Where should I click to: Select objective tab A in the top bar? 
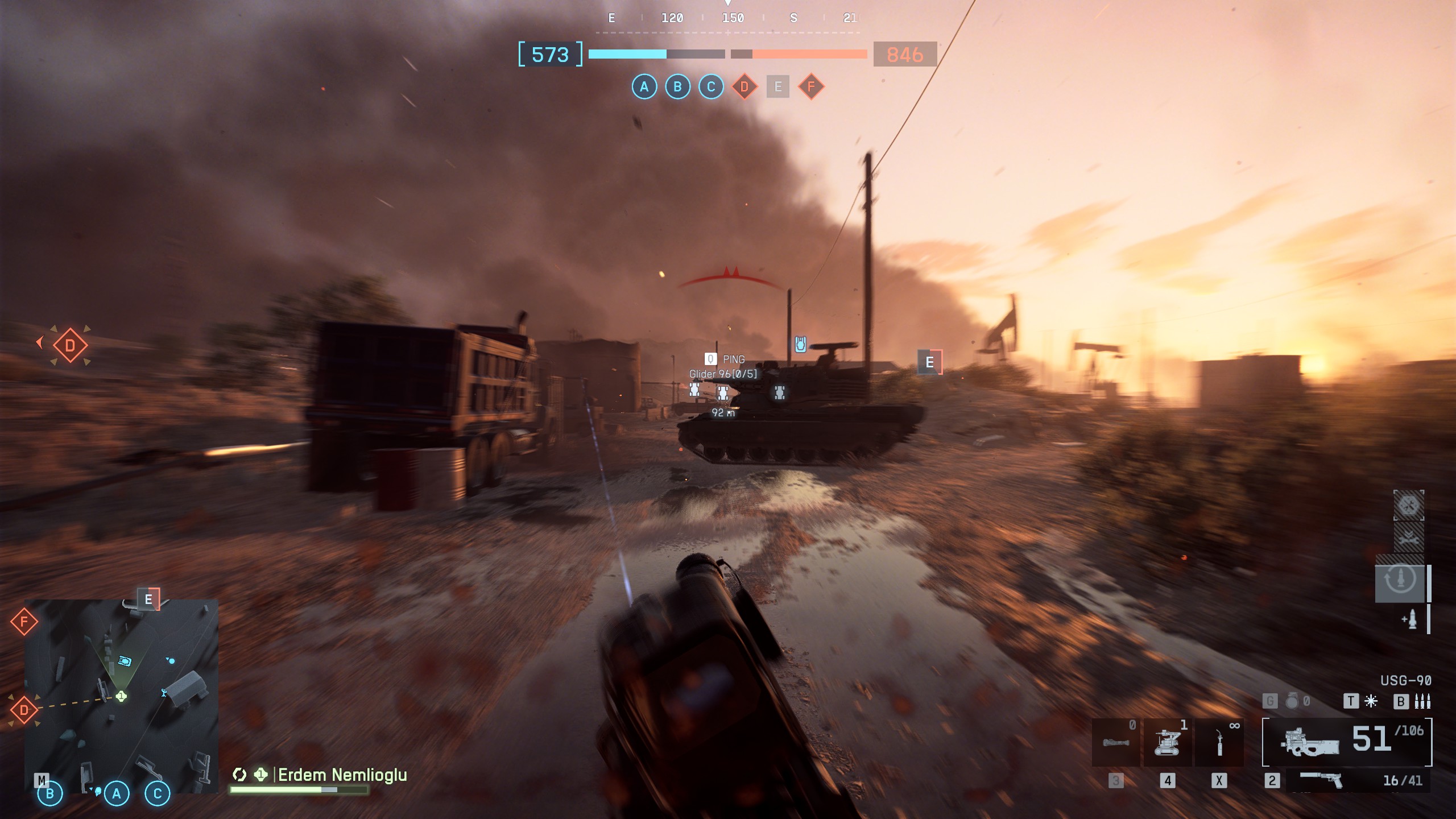click(x=645, y=88)
